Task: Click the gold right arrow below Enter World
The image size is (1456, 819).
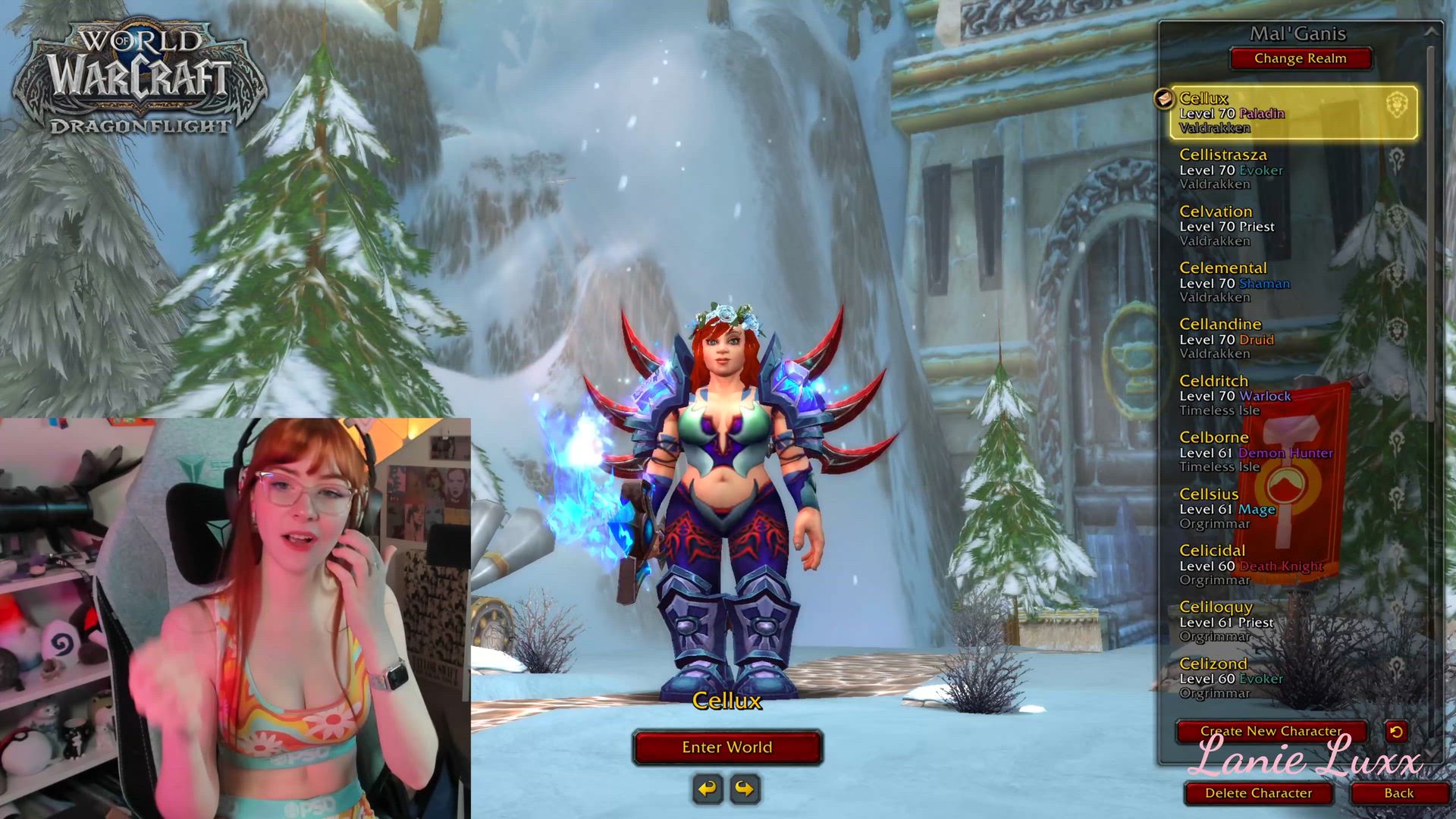Action: tap(746, 789)
